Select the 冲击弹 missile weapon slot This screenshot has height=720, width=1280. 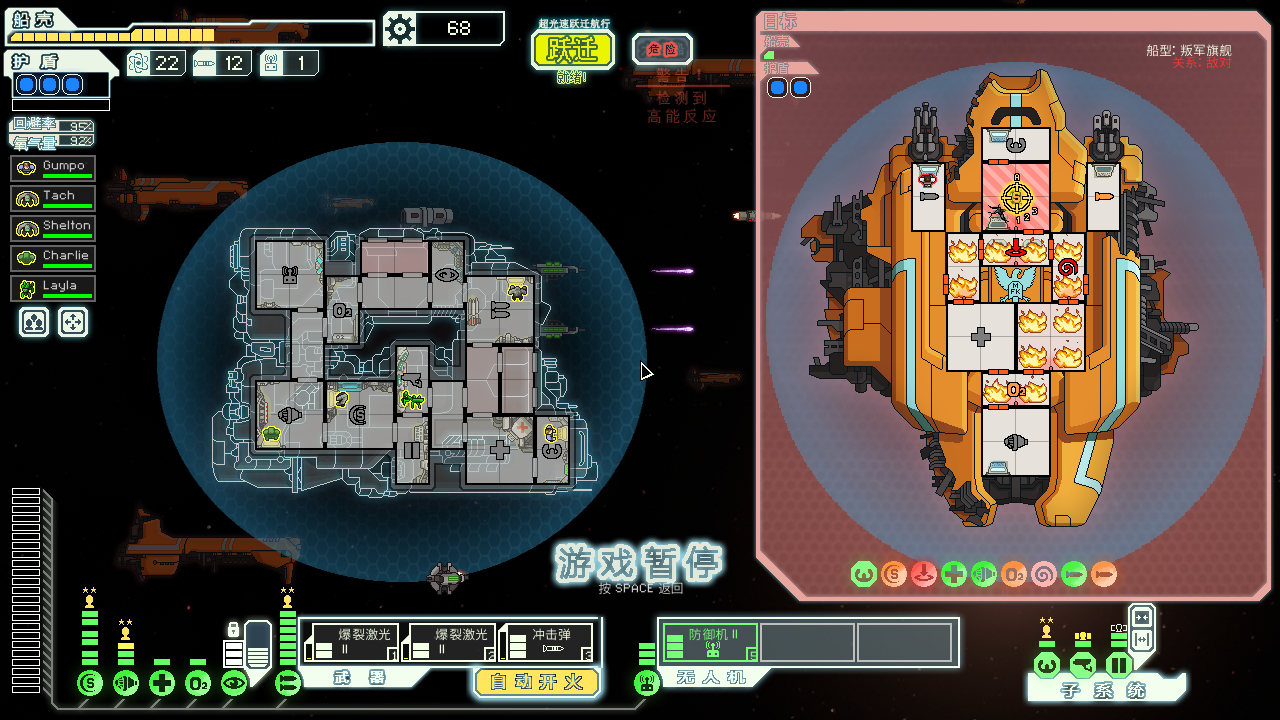click(547, 642)
